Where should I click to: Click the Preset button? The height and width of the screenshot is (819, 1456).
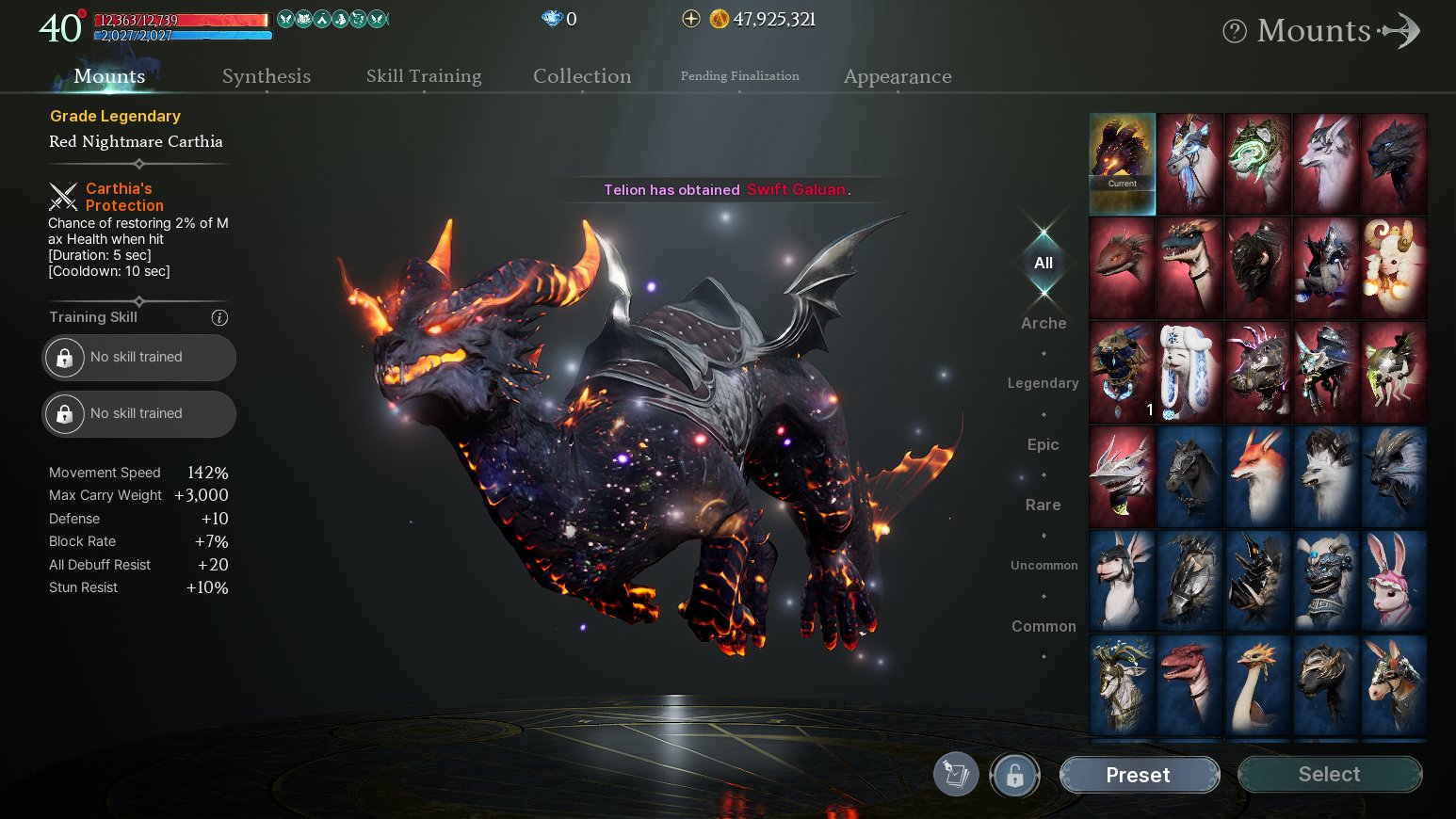(1139, 775)
